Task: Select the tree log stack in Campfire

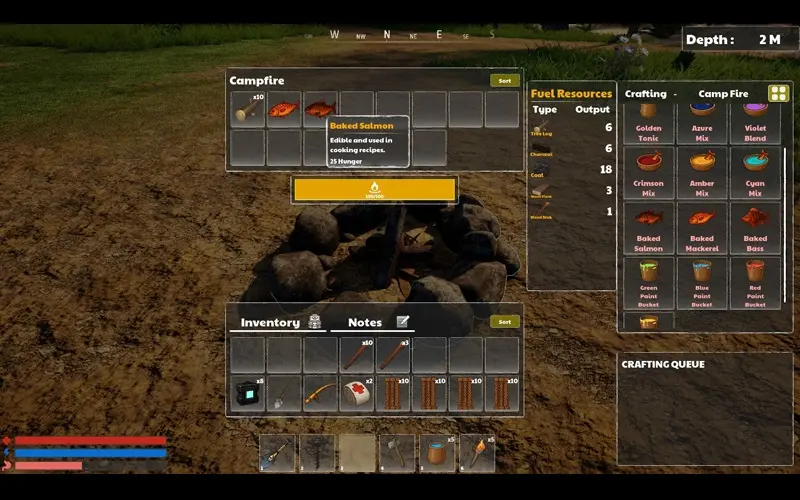Action: (x=247, y=110)
